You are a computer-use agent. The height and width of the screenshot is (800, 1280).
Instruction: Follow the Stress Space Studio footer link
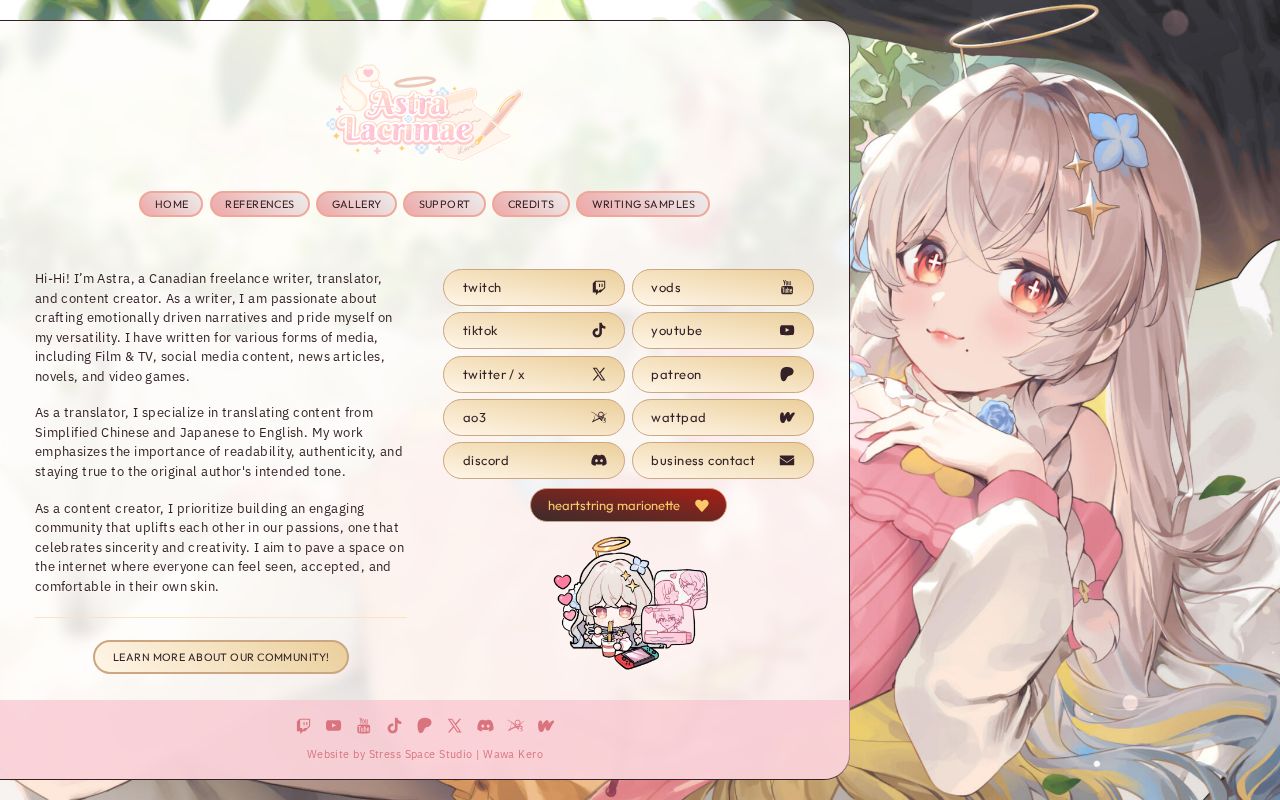[420, 754]
